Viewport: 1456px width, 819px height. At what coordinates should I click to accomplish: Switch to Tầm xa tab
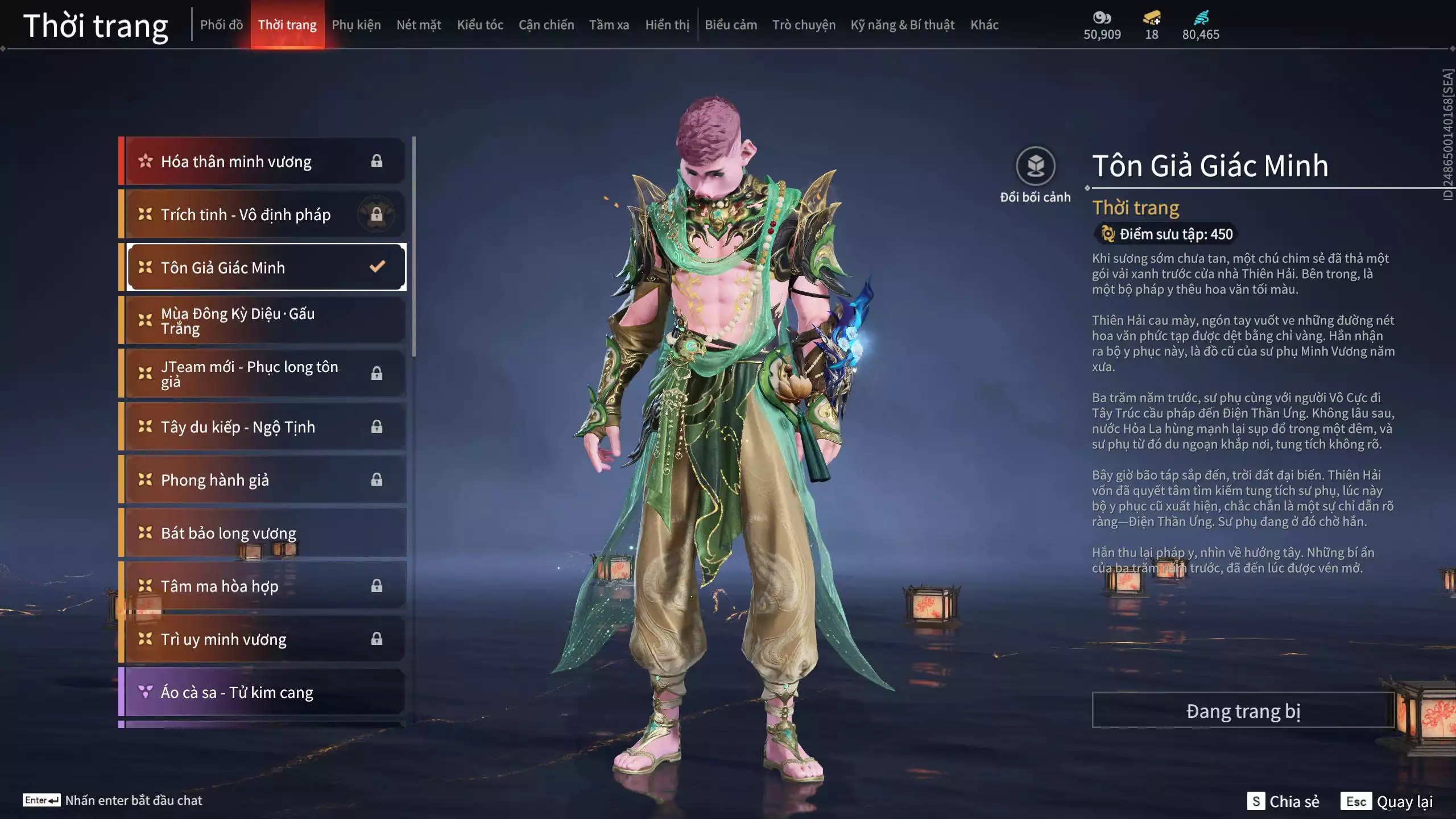coord(609,25)
